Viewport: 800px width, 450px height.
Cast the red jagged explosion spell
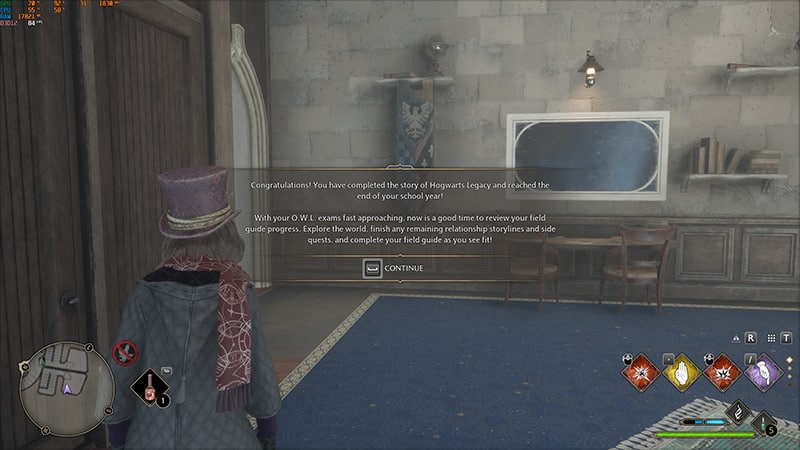tap(724, 372)
